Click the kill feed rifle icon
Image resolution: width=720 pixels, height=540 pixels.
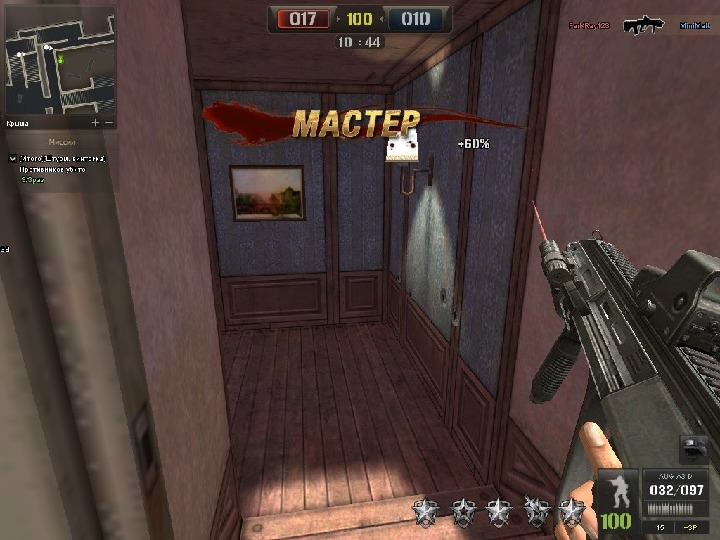[644, 25]
